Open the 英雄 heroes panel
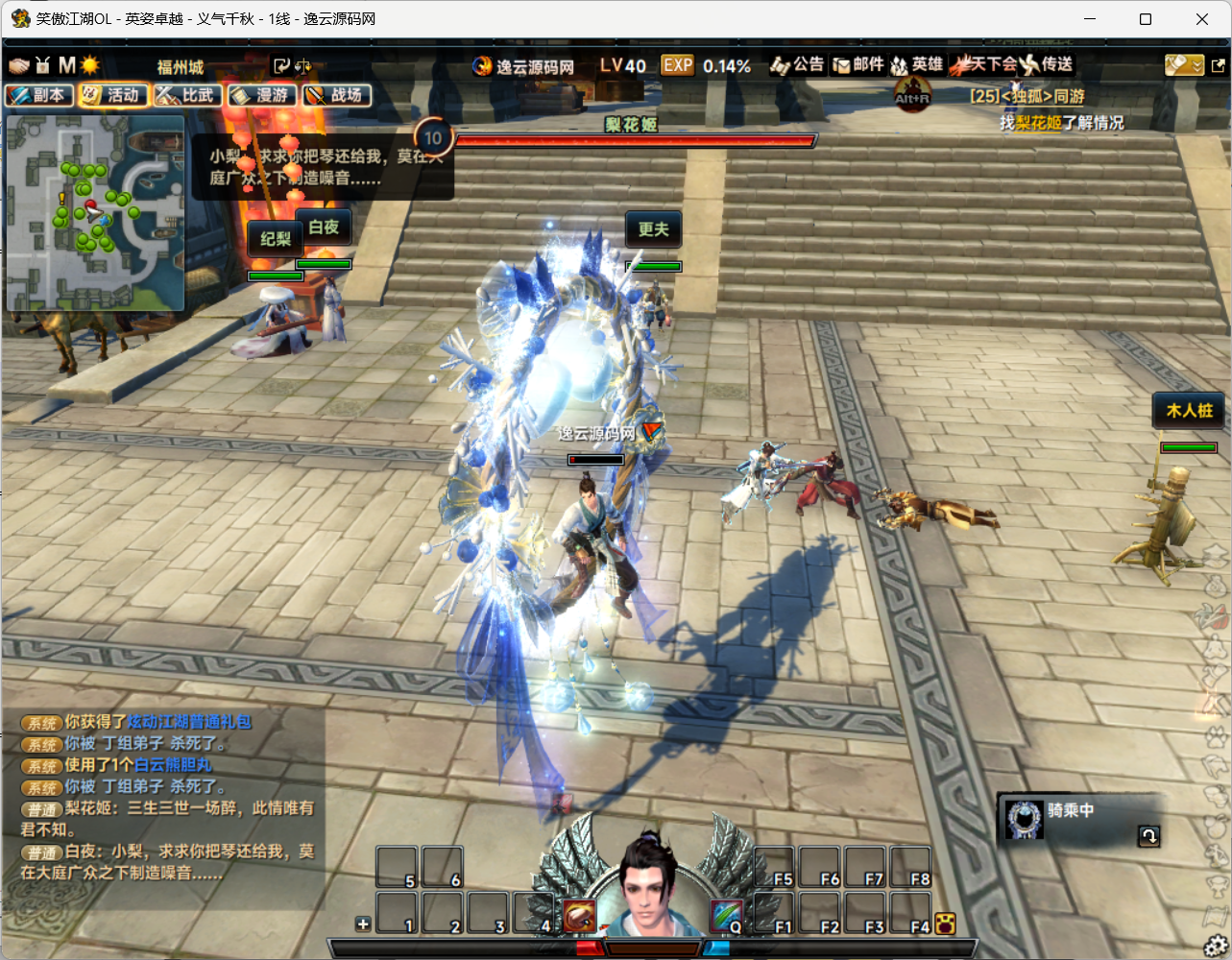 click(917, 65)
